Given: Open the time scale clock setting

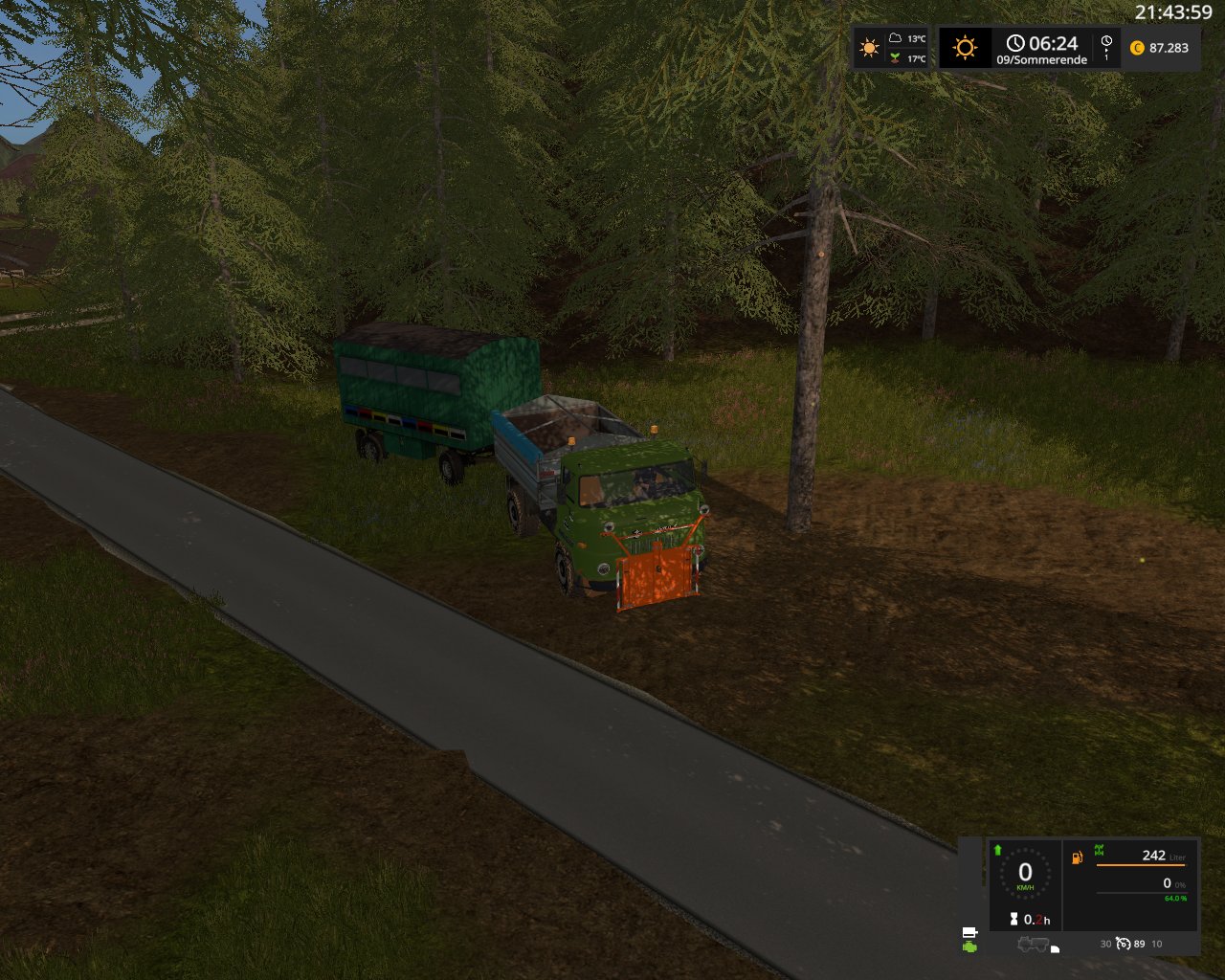Looking at the screenshot, I should pyautogui.click(x=1106, y=42).
